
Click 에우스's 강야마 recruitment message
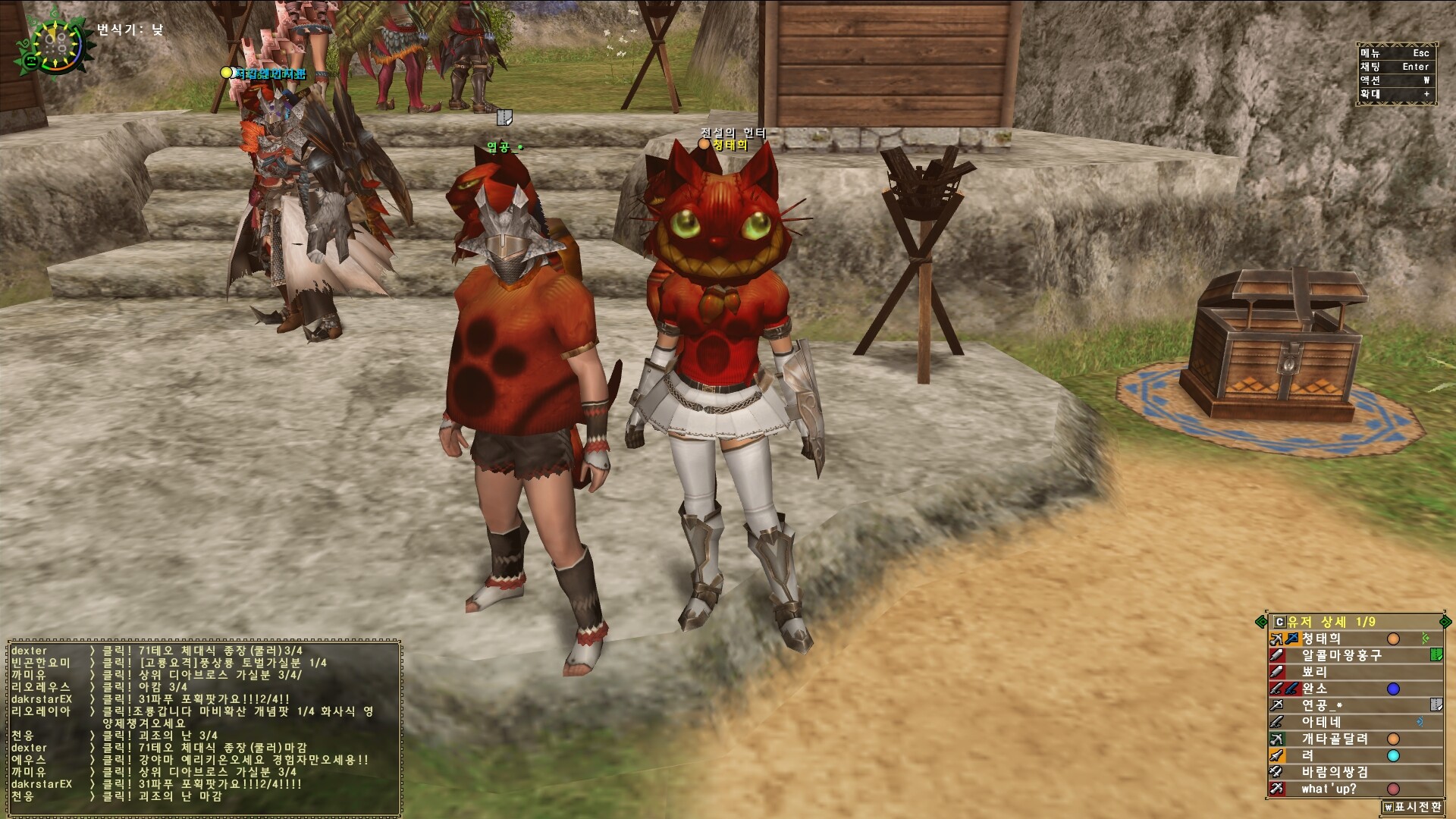[x=235, y=760]
